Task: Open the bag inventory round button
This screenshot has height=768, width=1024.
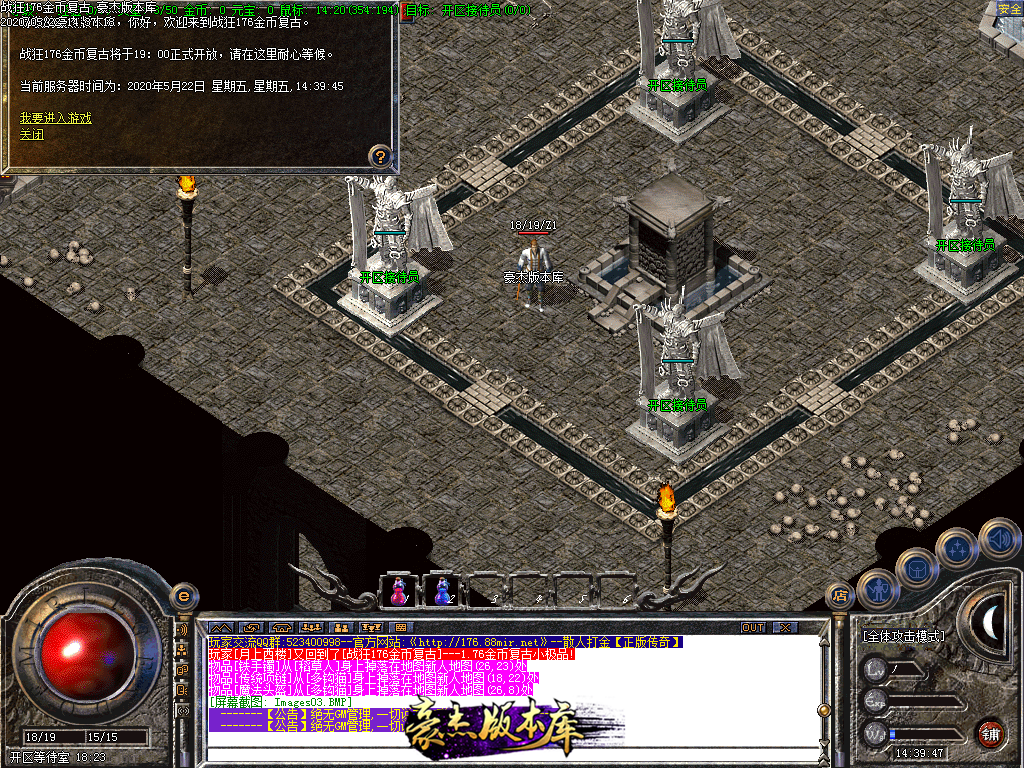Action: point(917,569)
